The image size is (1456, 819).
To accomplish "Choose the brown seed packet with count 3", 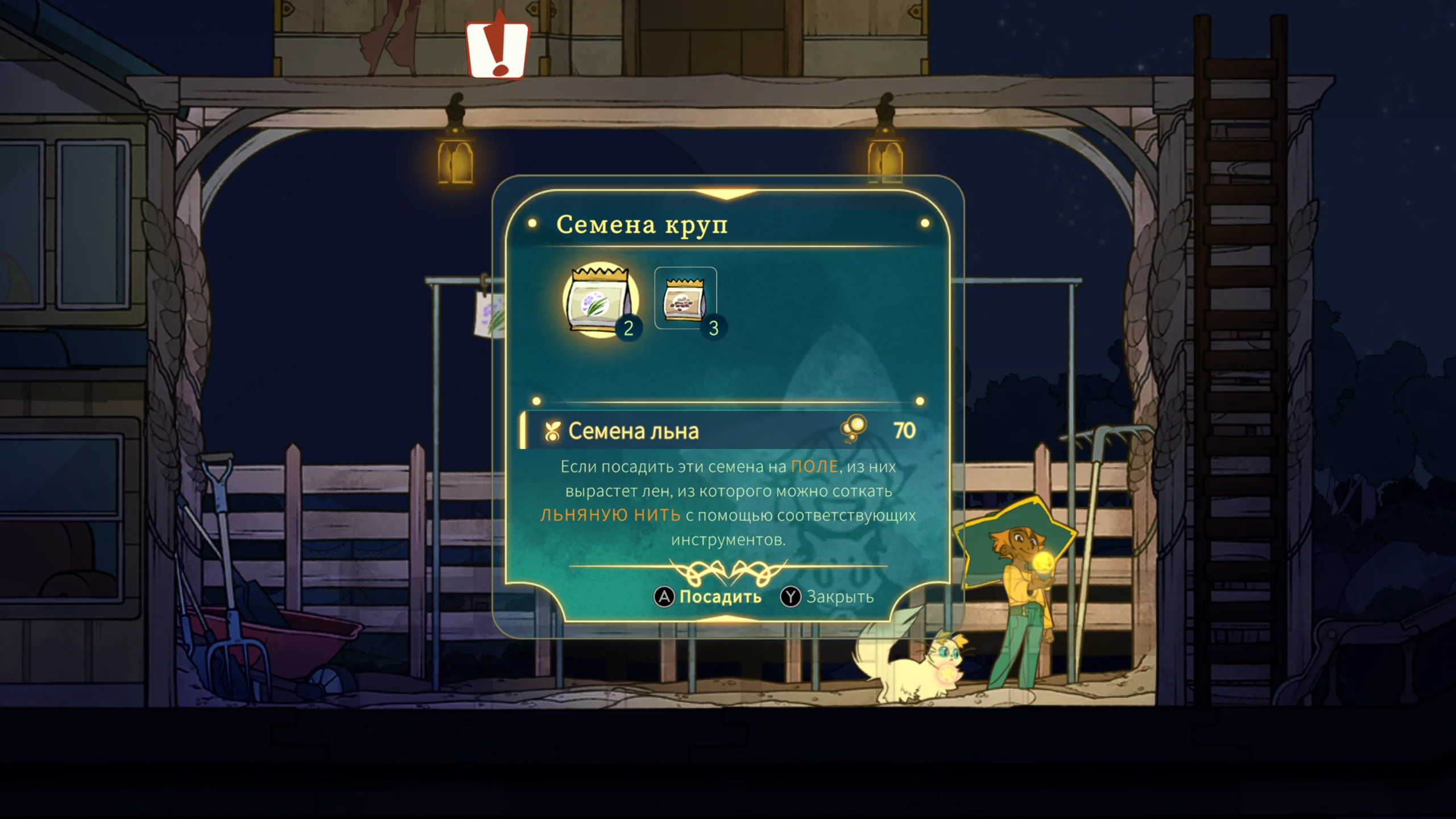I will coord(685,298).
